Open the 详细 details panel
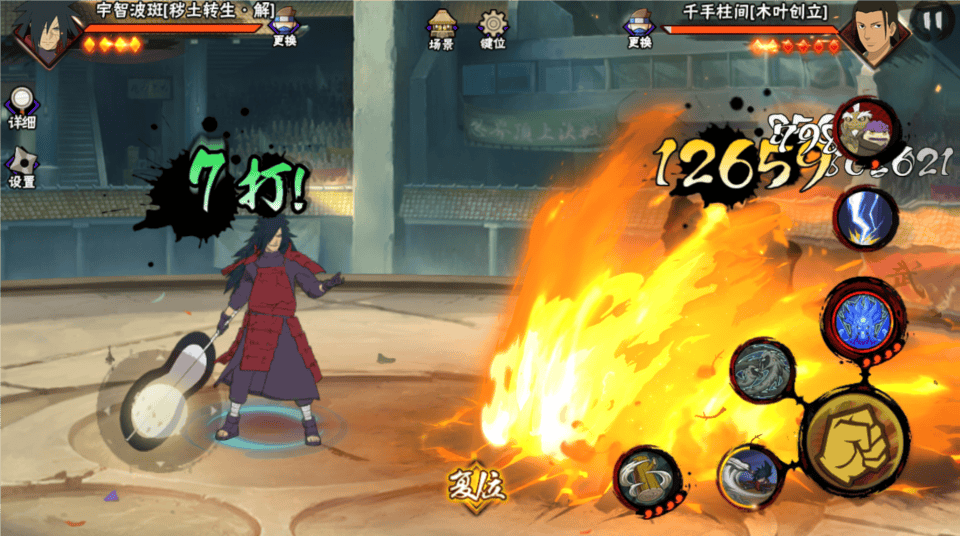 (22, 107)
